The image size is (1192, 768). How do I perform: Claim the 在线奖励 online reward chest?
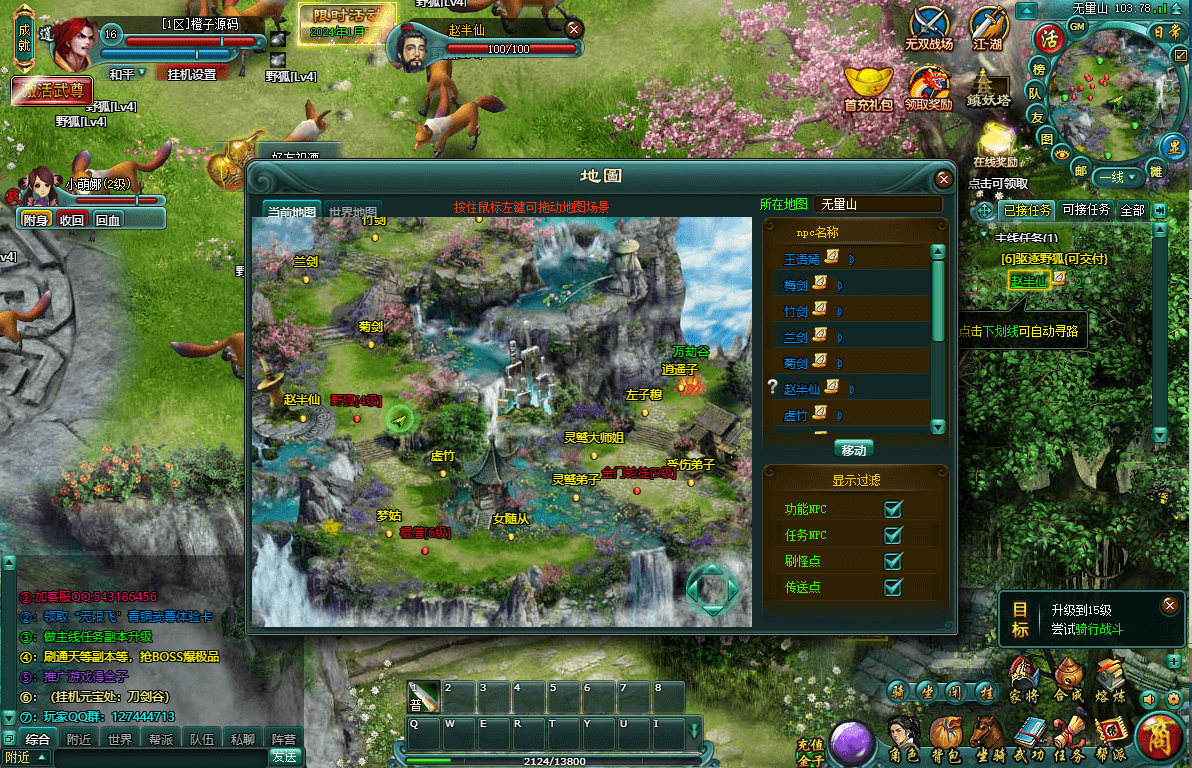click(995, 143)
